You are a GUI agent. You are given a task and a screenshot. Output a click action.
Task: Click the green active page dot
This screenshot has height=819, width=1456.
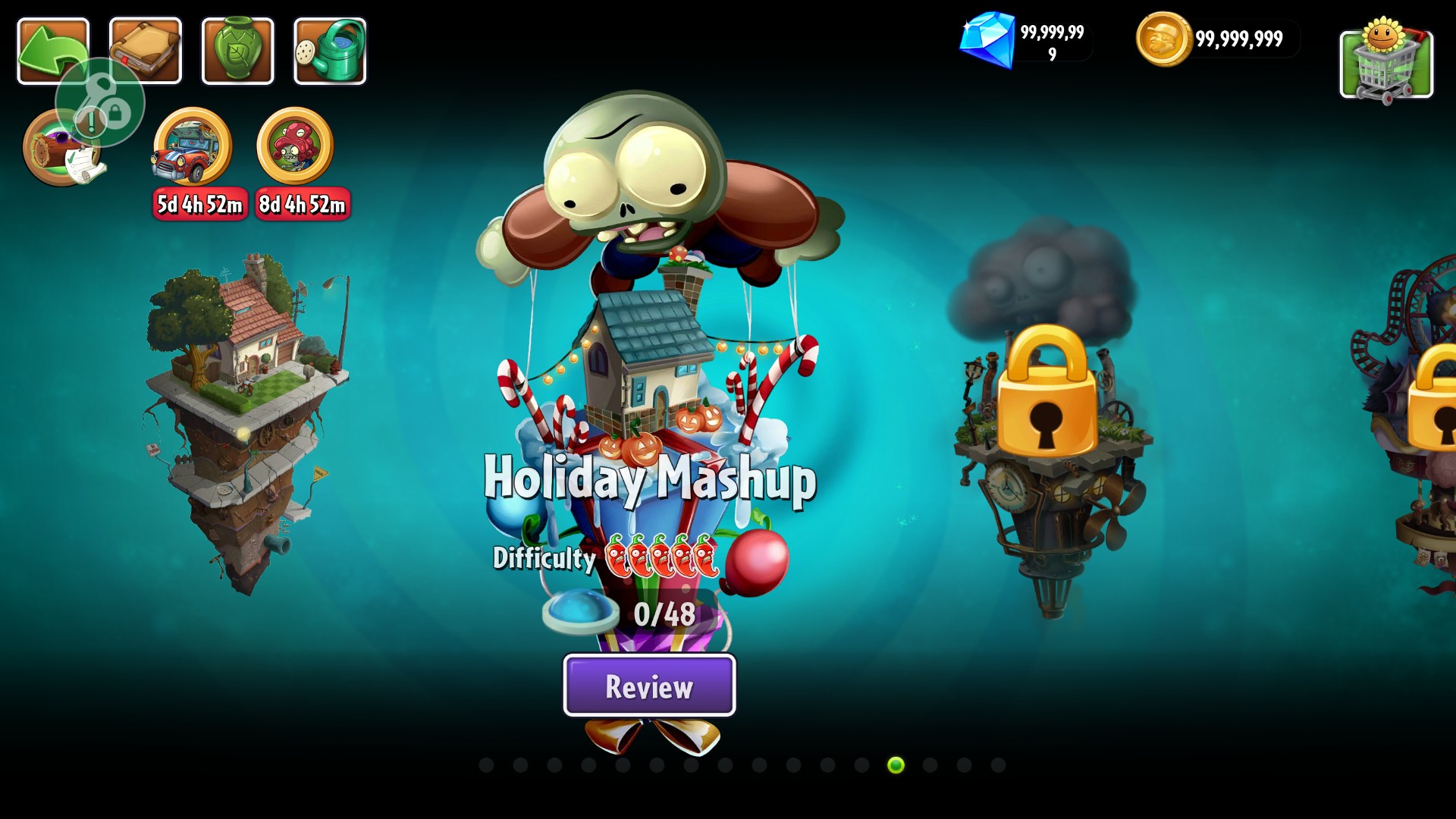tap(896, 765)
